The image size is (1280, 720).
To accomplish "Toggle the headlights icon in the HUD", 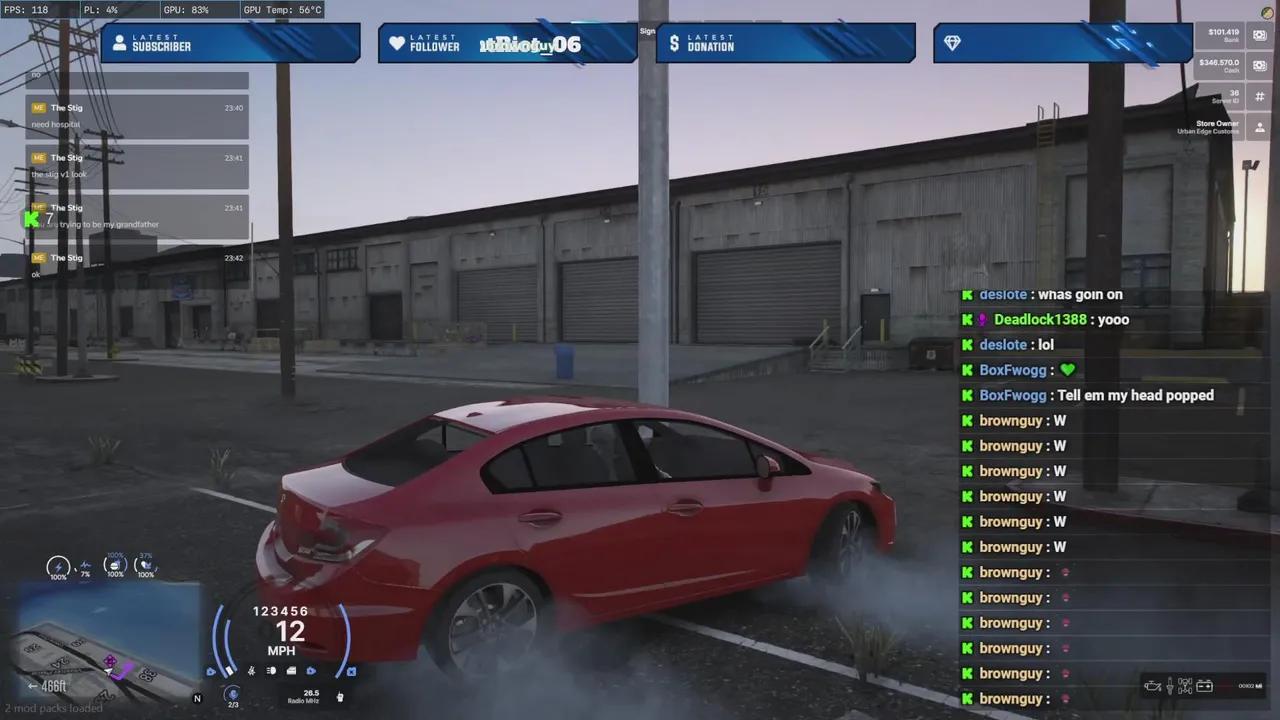I will tap(270, 670).
